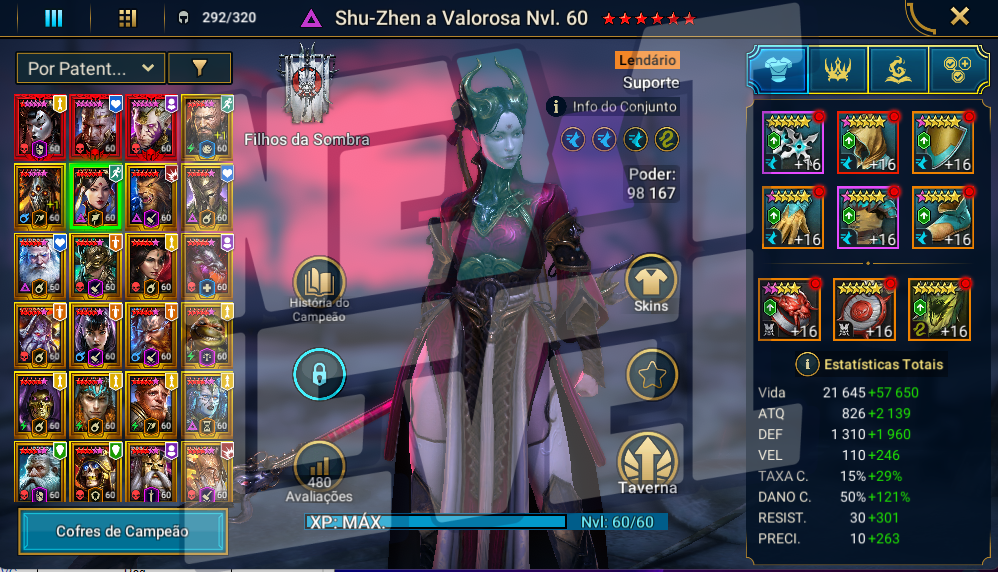Open the three-bar view toggle at top left
The height and width of the screenshot is (572, 998).
click(x=53, y=18)
